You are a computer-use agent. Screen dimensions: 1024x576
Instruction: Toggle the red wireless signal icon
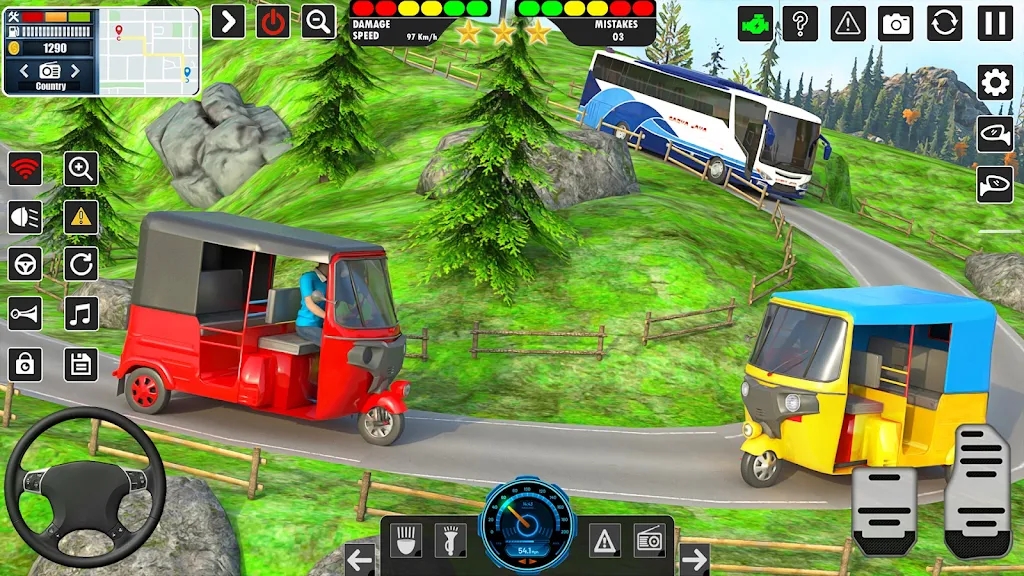point(25,168)
